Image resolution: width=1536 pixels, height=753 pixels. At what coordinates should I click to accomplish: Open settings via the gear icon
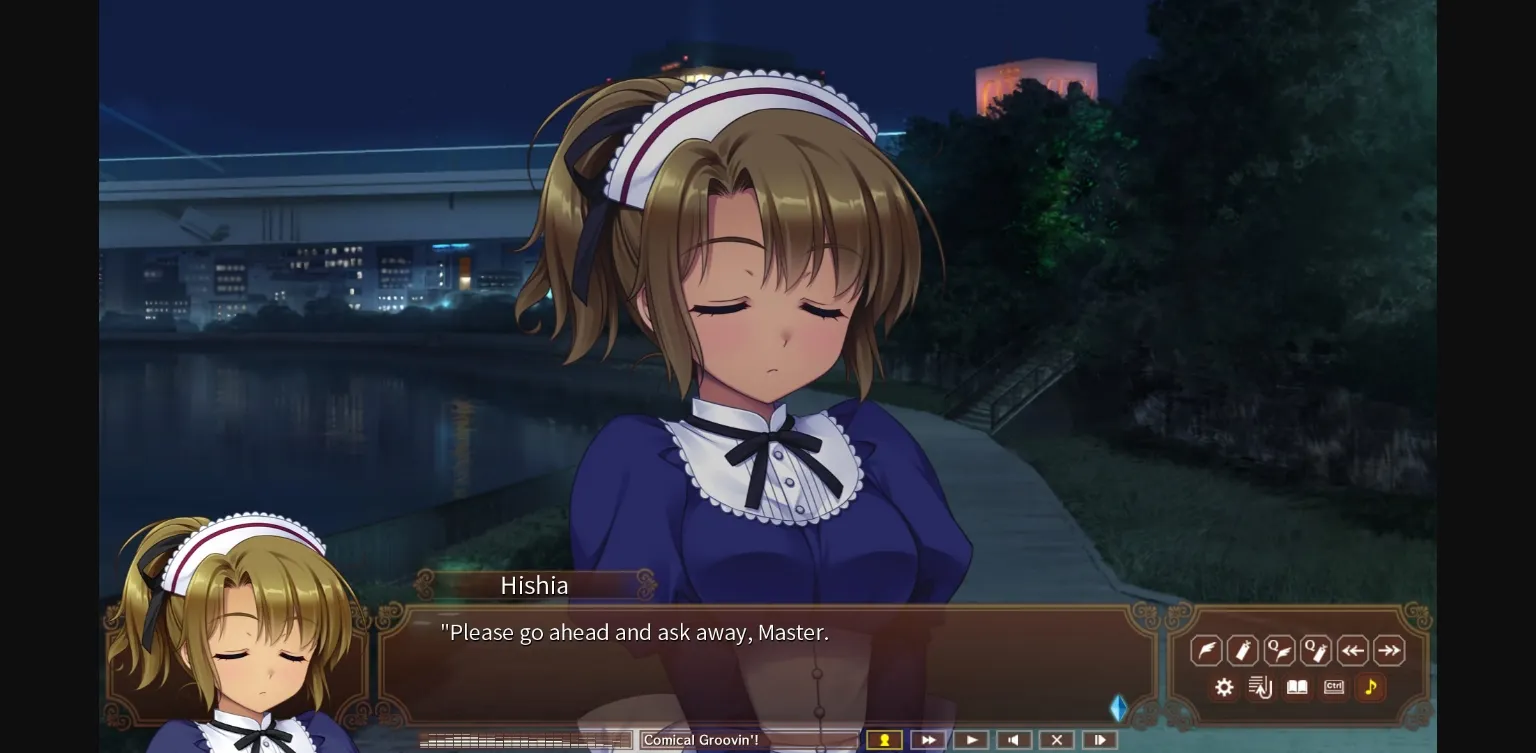1224,687
